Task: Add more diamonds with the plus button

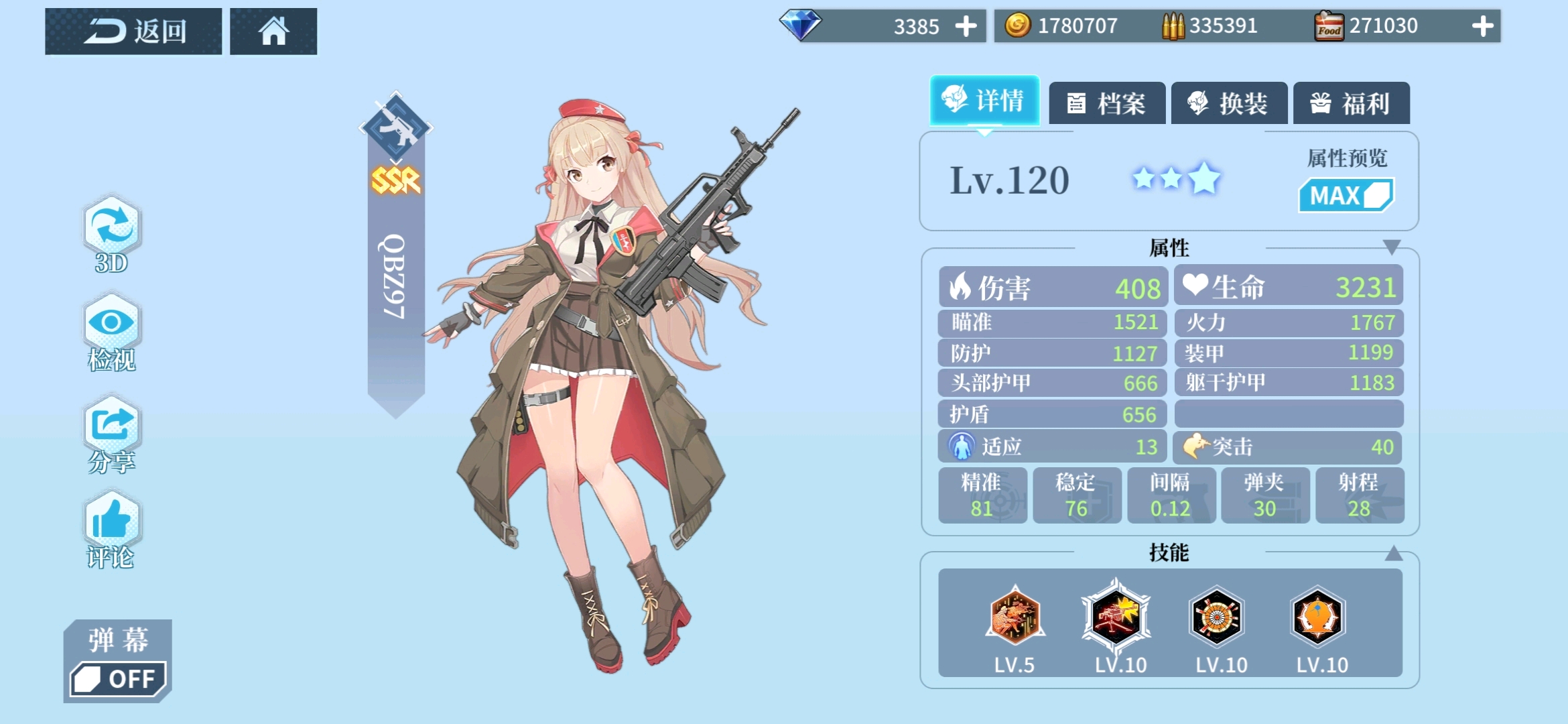Action: point(966,27)
